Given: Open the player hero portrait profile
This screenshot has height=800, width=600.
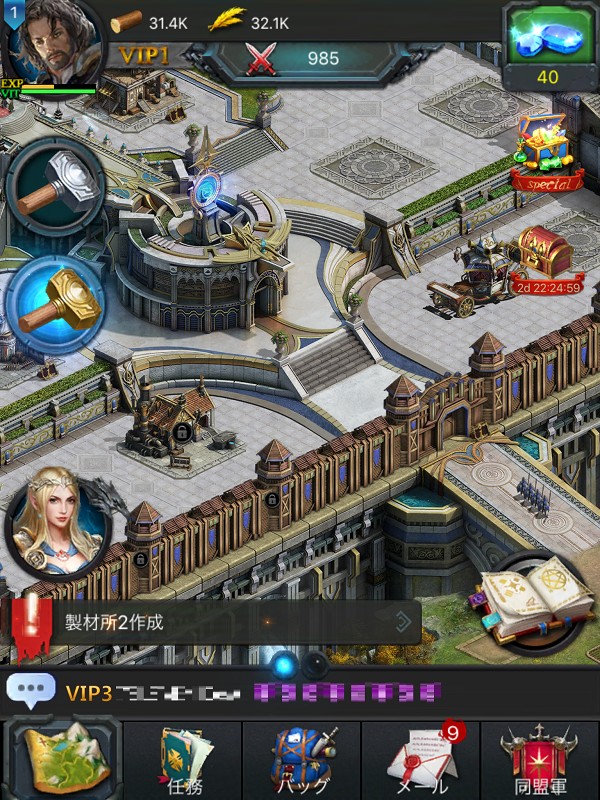Looking at the screenshot, I should click(50, 42).
